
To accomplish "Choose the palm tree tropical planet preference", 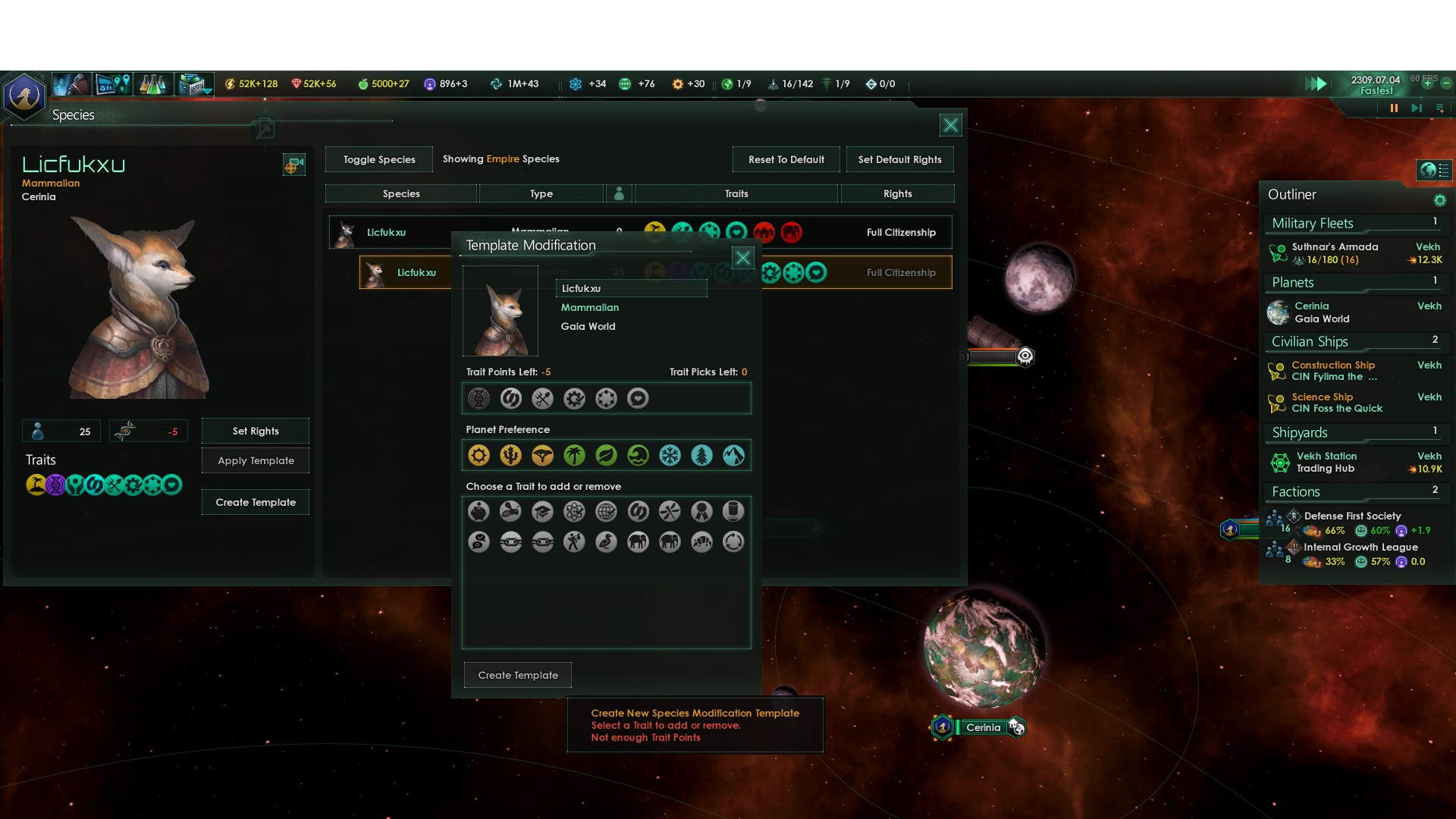I will 574,455.
